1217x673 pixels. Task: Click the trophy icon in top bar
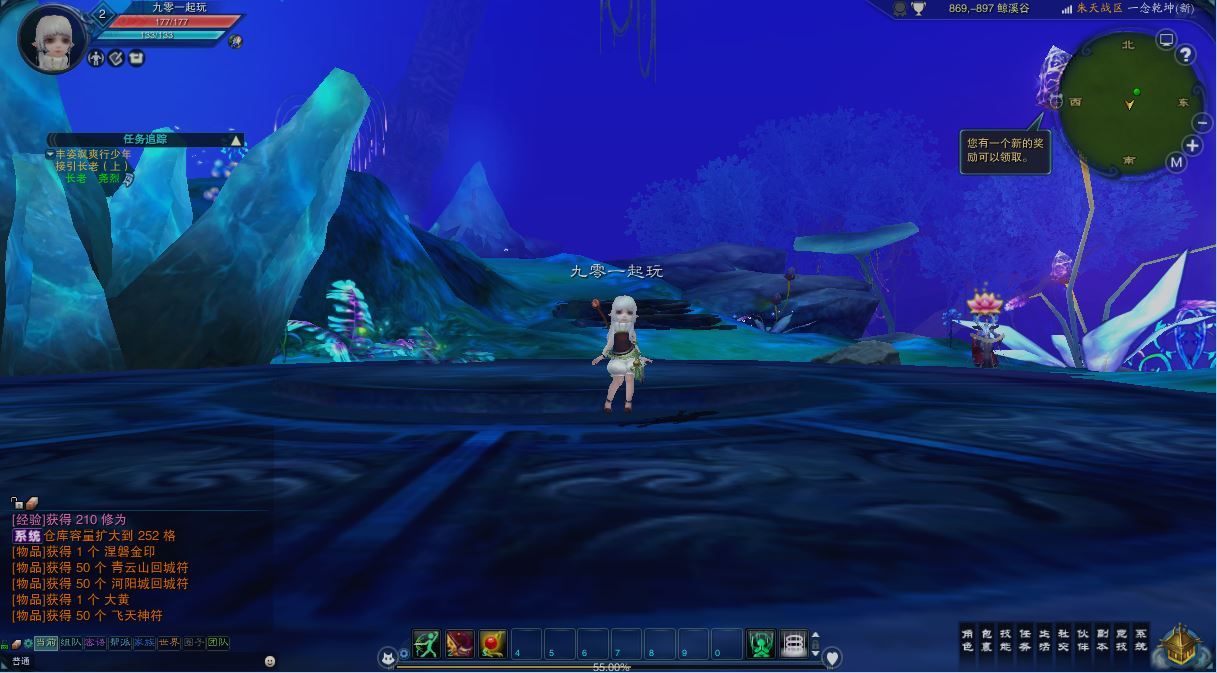918,9
